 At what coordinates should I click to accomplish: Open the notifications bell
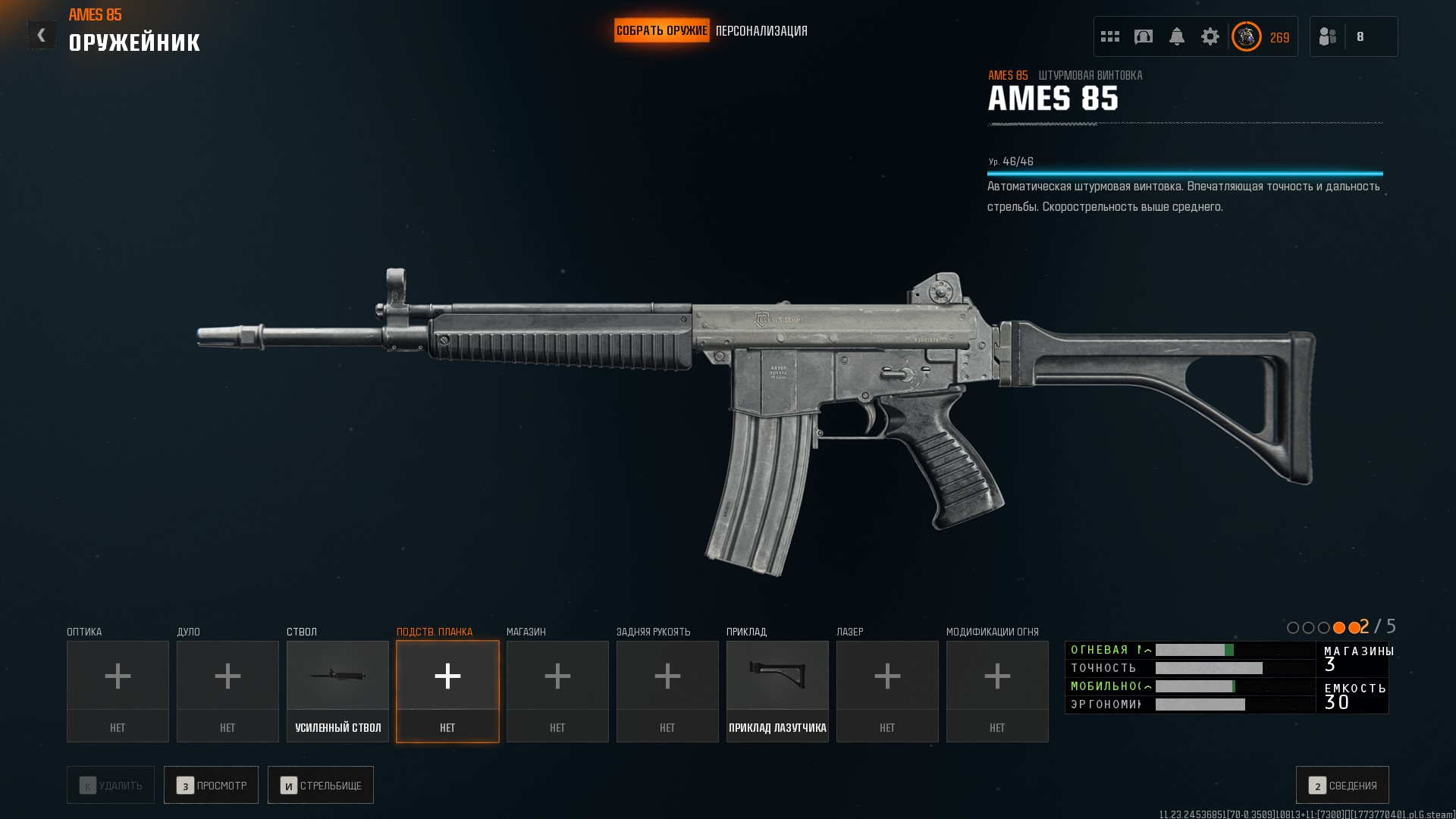[1177, 36]
